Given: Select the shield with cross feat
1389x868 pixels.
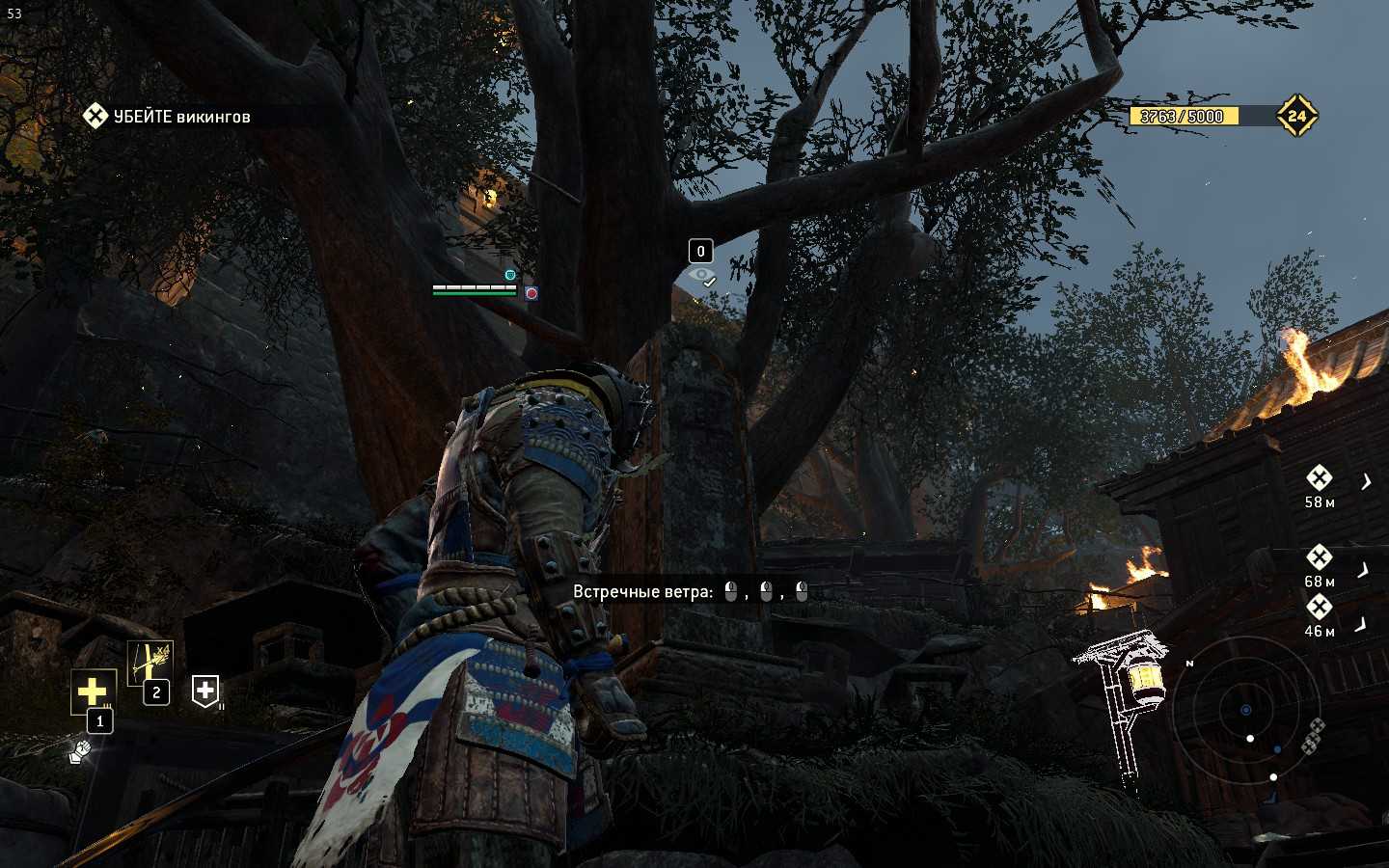Looking at the screenshot, I should [x=204, y=691].
